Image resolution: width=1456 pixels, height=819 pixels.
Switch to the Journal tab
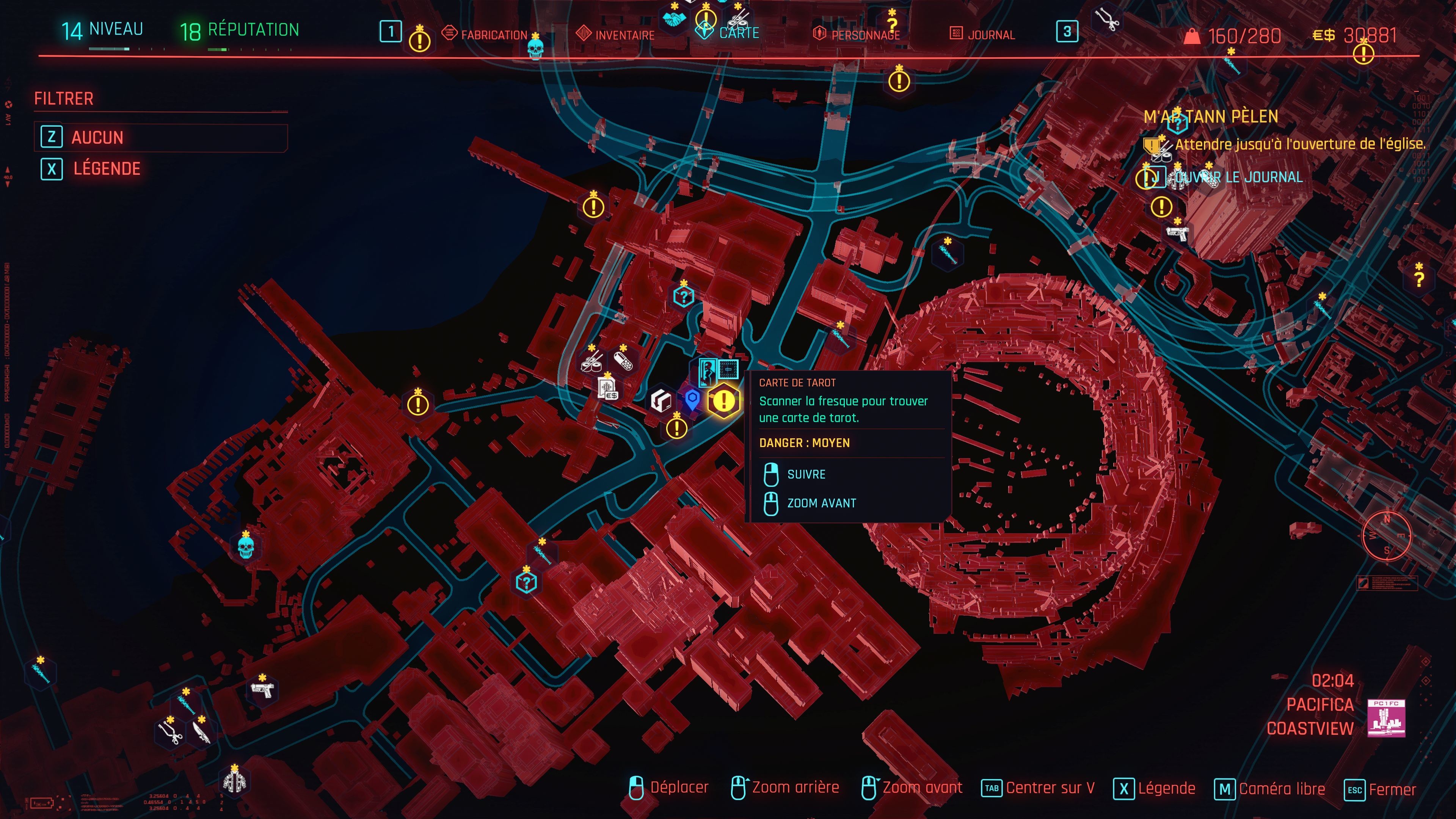pyautogui.click(x=990, y=35)
